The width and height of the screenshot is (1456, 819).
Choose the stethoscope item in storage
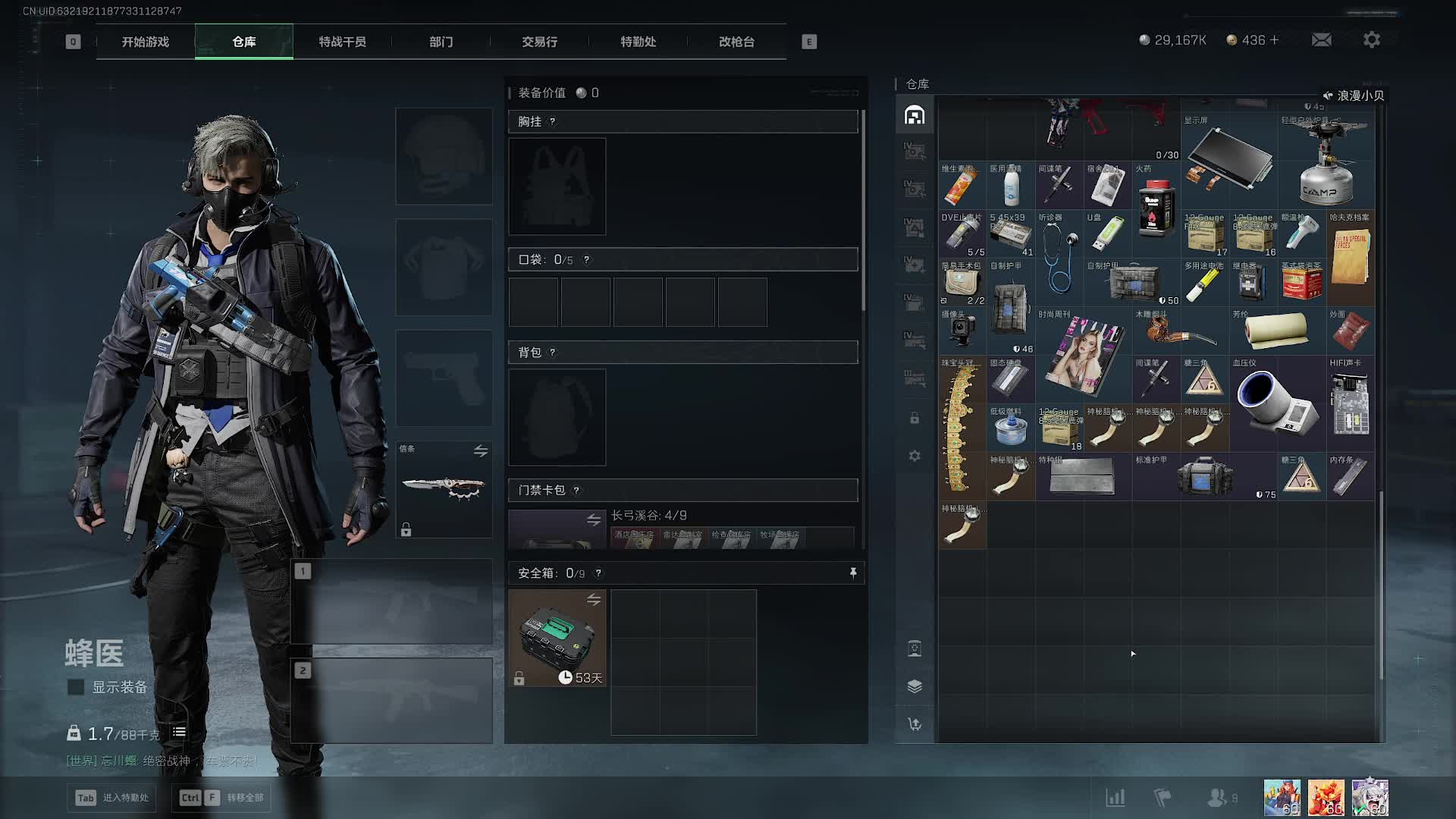pos(1059,258)
